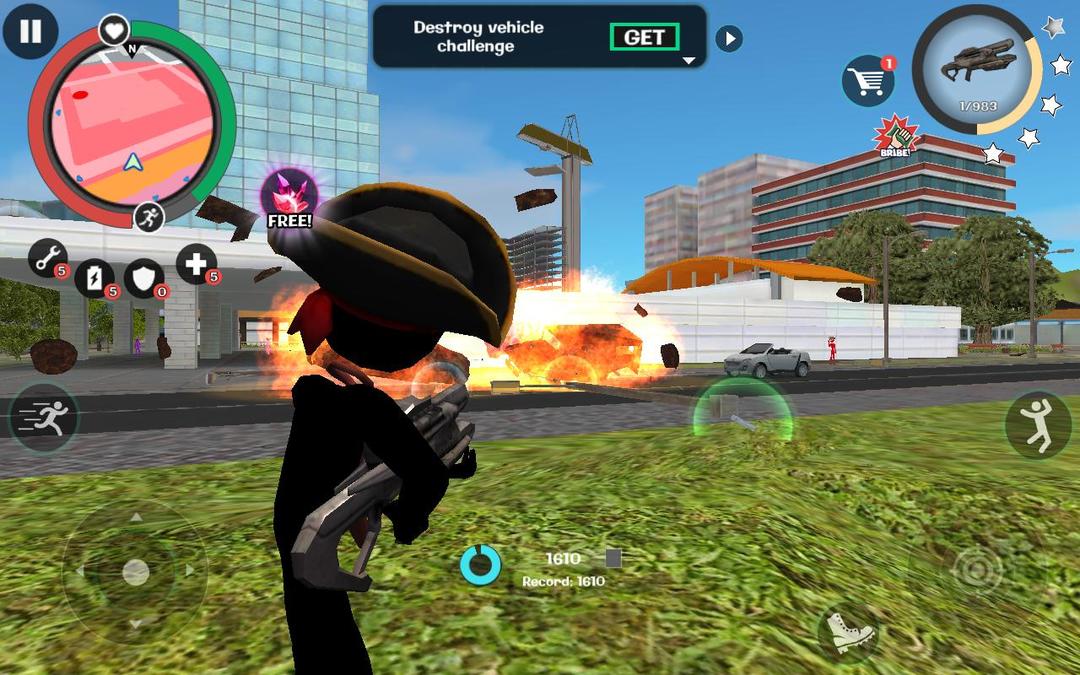Use the wrench repair item
1080x675 pixels.
coord(47,258)
